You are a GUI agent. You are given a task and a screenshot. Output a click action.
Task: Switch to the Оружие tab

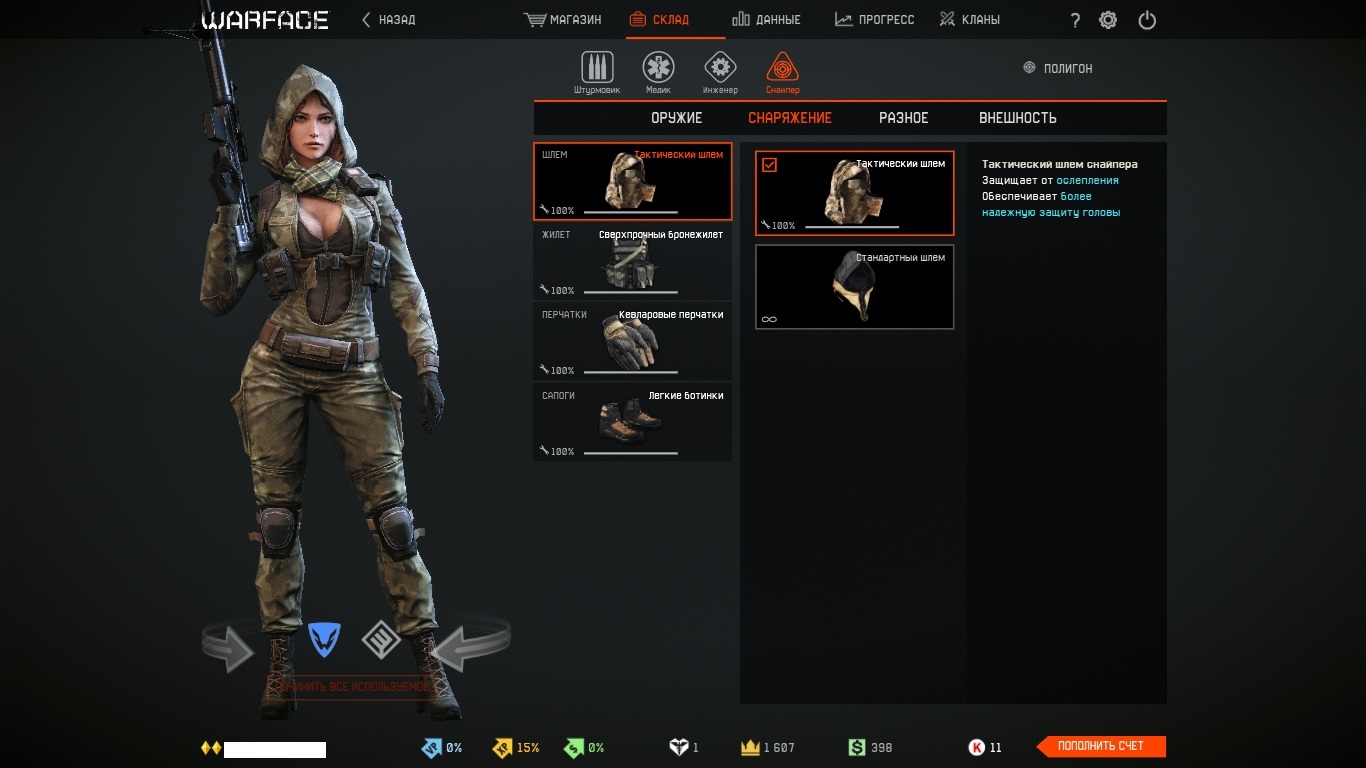[677, 118]
